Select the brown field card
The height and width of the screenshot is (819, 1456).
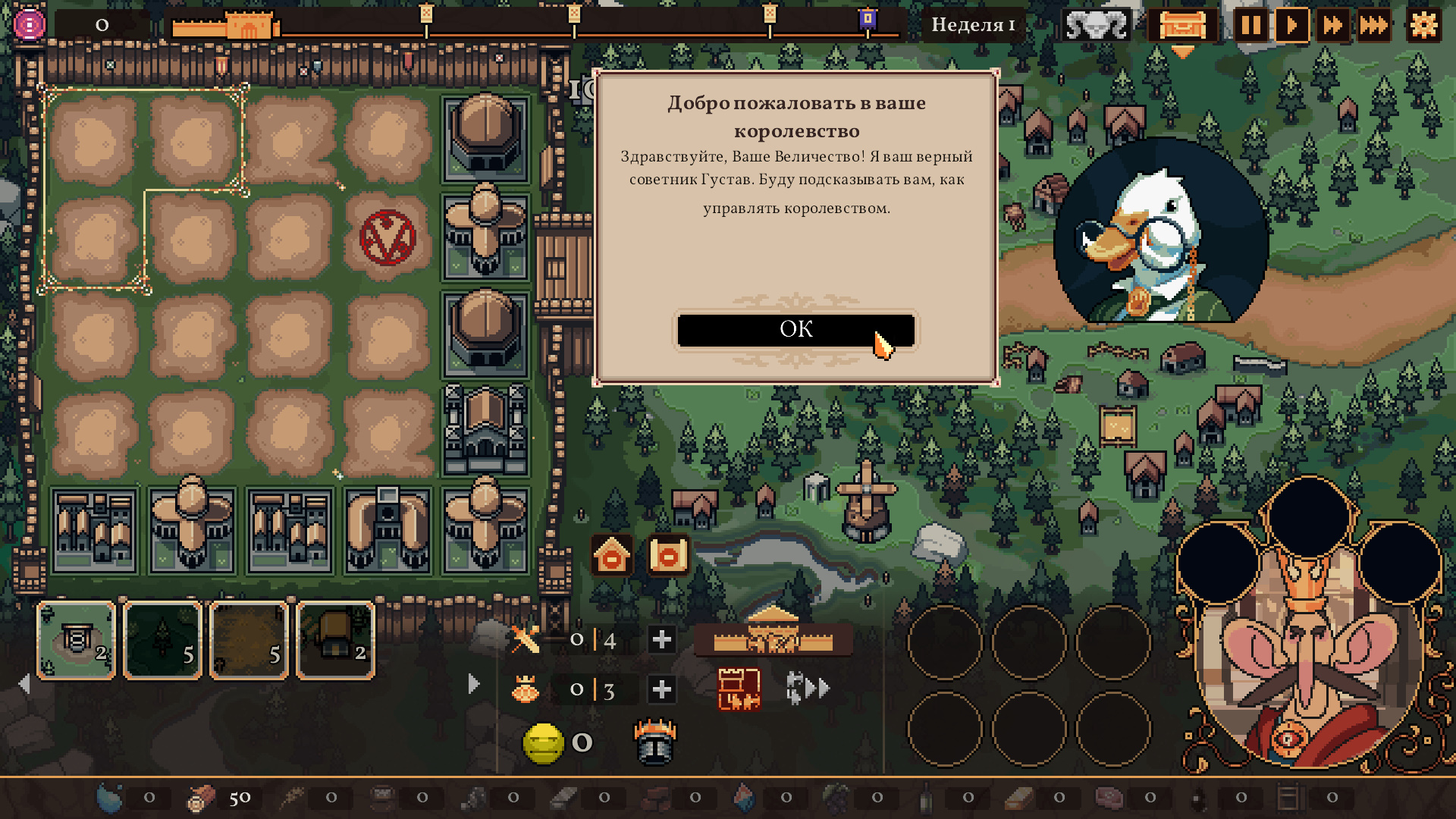pyautogui.click(x=249, y=640)
